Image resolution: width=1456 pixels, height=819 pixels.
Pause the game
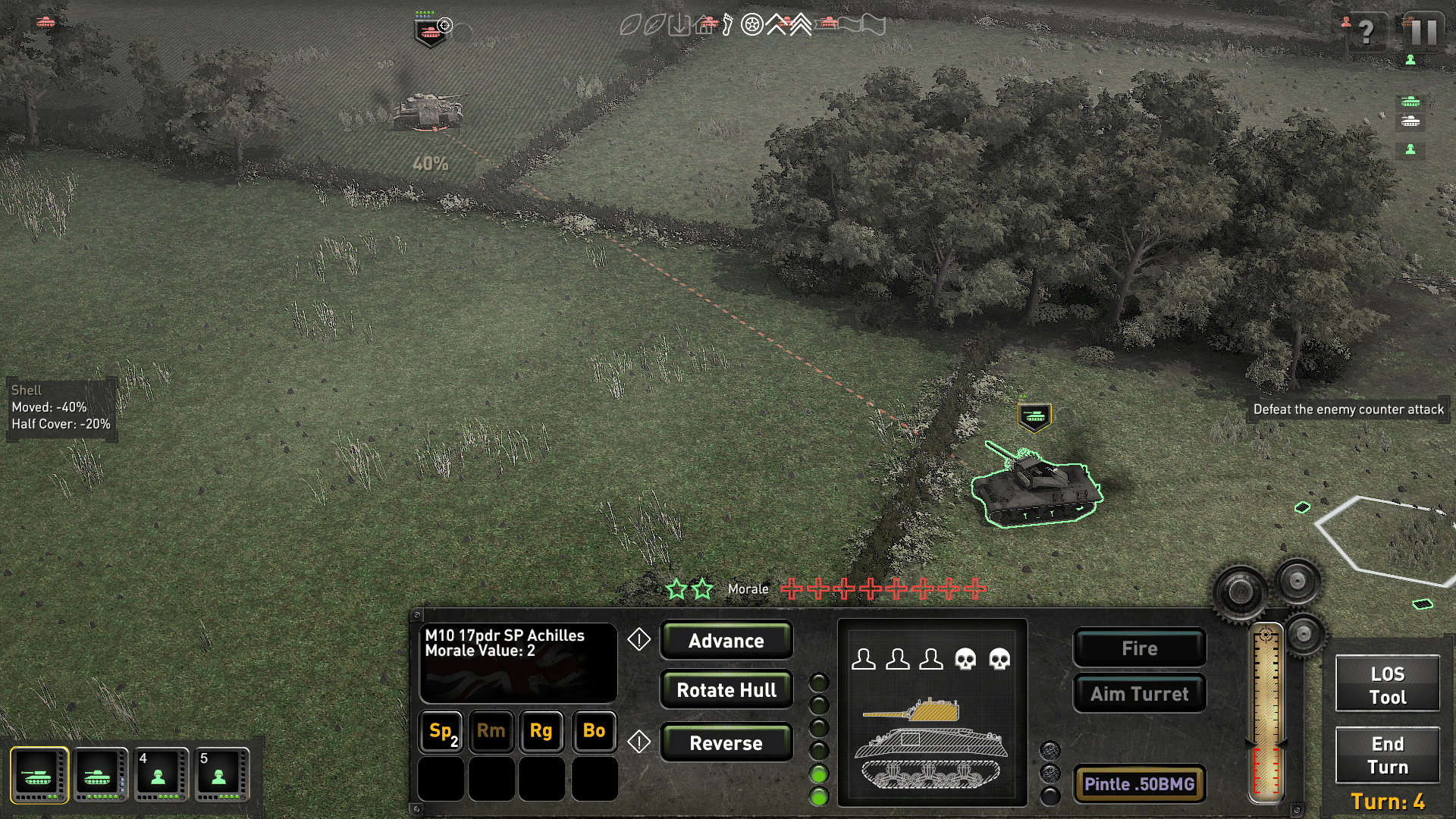coord(1423,32)
